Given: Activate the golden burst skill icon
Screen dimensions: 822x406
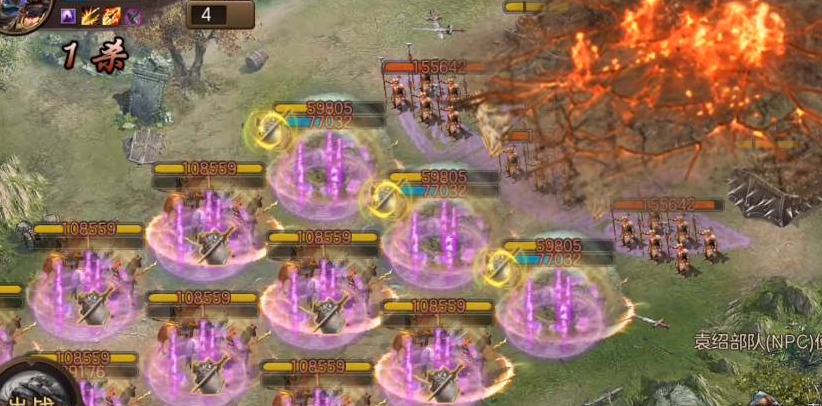Looking at the screenshot, I should [92, 16].
